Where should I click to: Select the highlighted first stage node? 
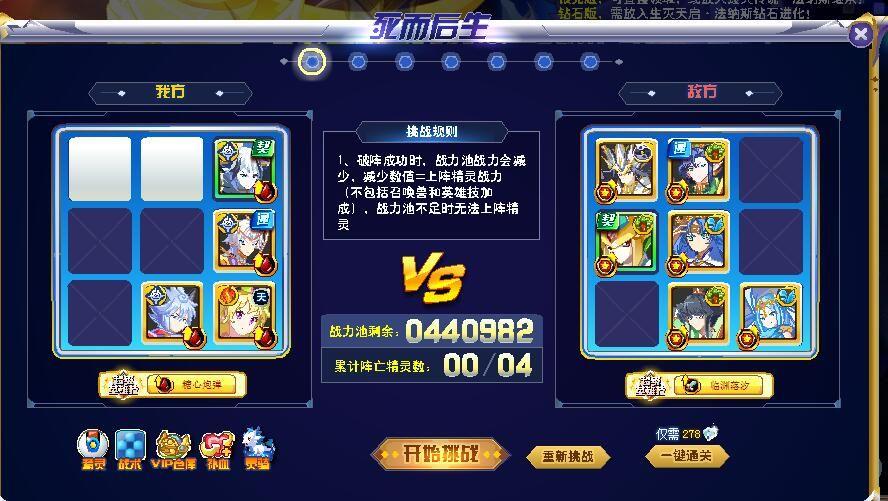point(312,62)
